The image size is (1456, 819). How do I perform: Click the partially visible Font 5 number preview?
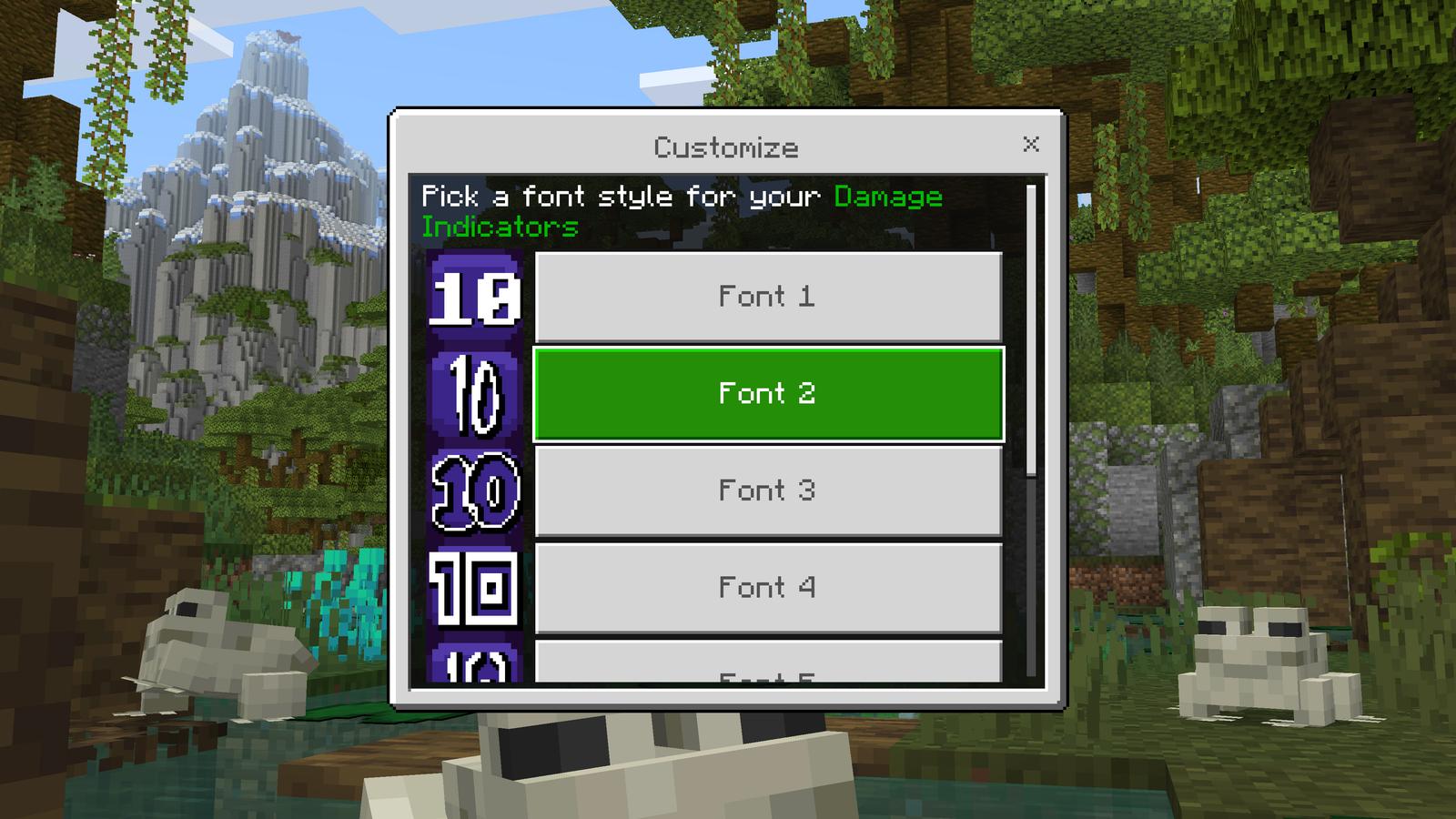473,669
